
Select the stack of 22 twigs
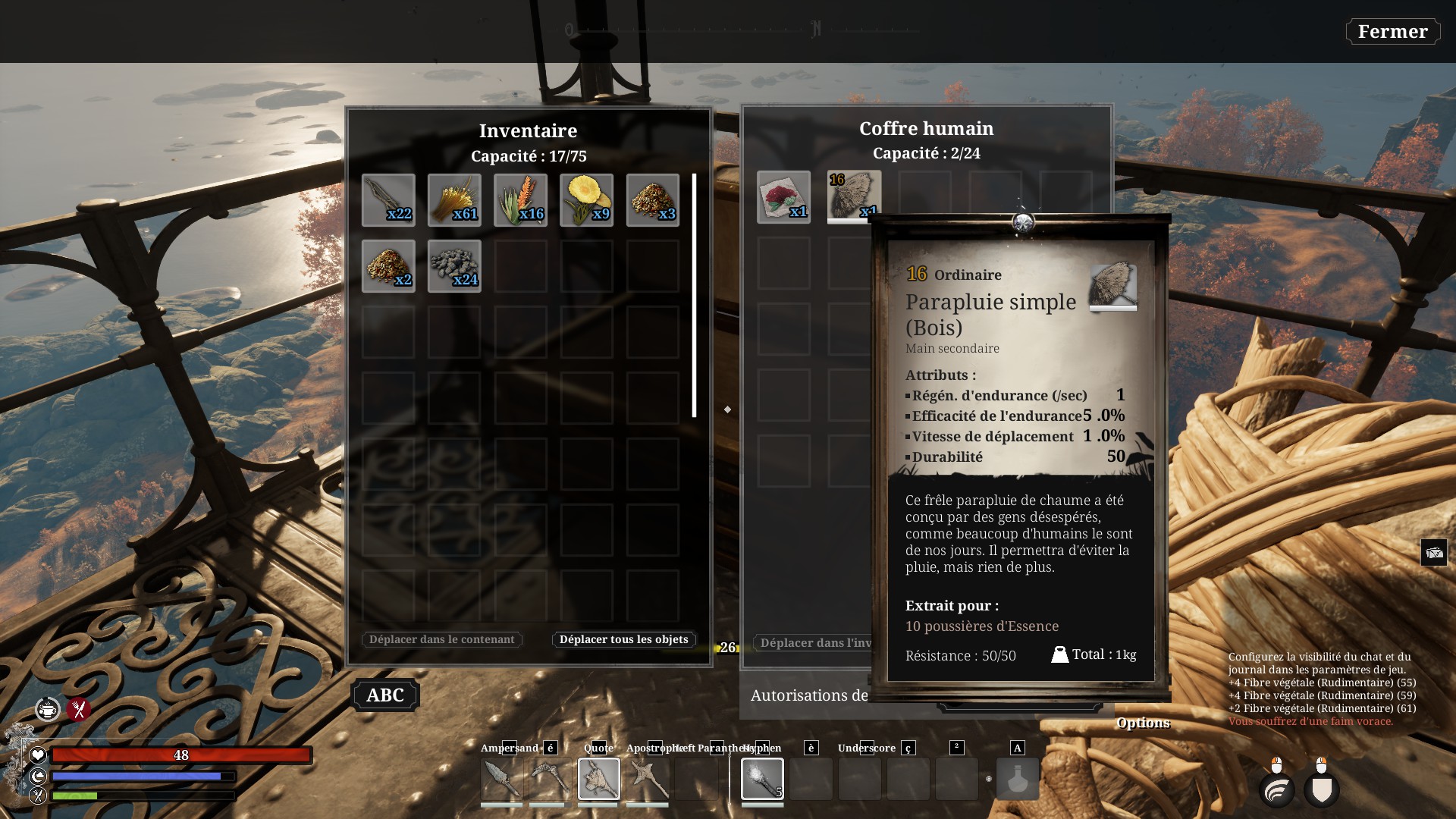click(x=388, y=200)
